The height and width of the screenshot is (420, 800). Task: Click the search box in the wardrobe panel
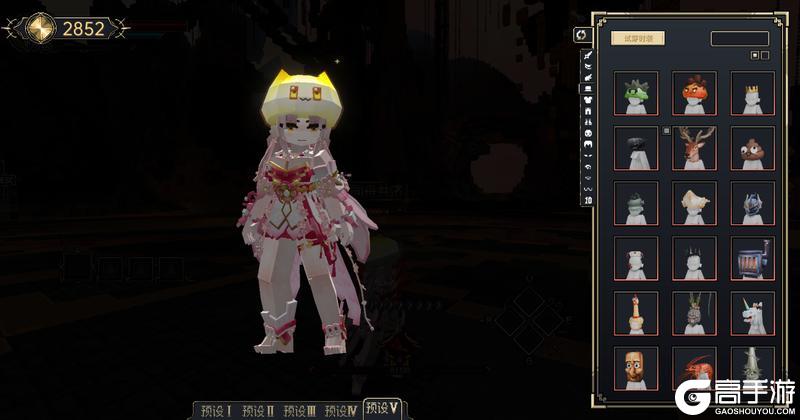click(739, 38)
